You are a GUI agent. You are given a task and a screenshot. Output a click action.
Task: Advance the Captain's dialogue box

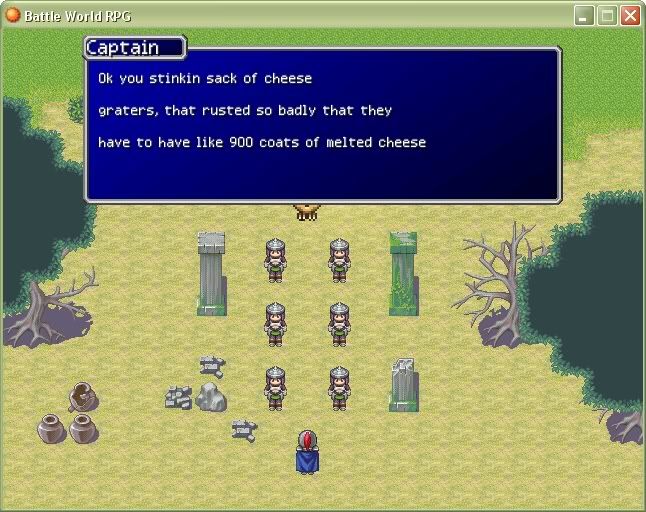pos(322,125)
